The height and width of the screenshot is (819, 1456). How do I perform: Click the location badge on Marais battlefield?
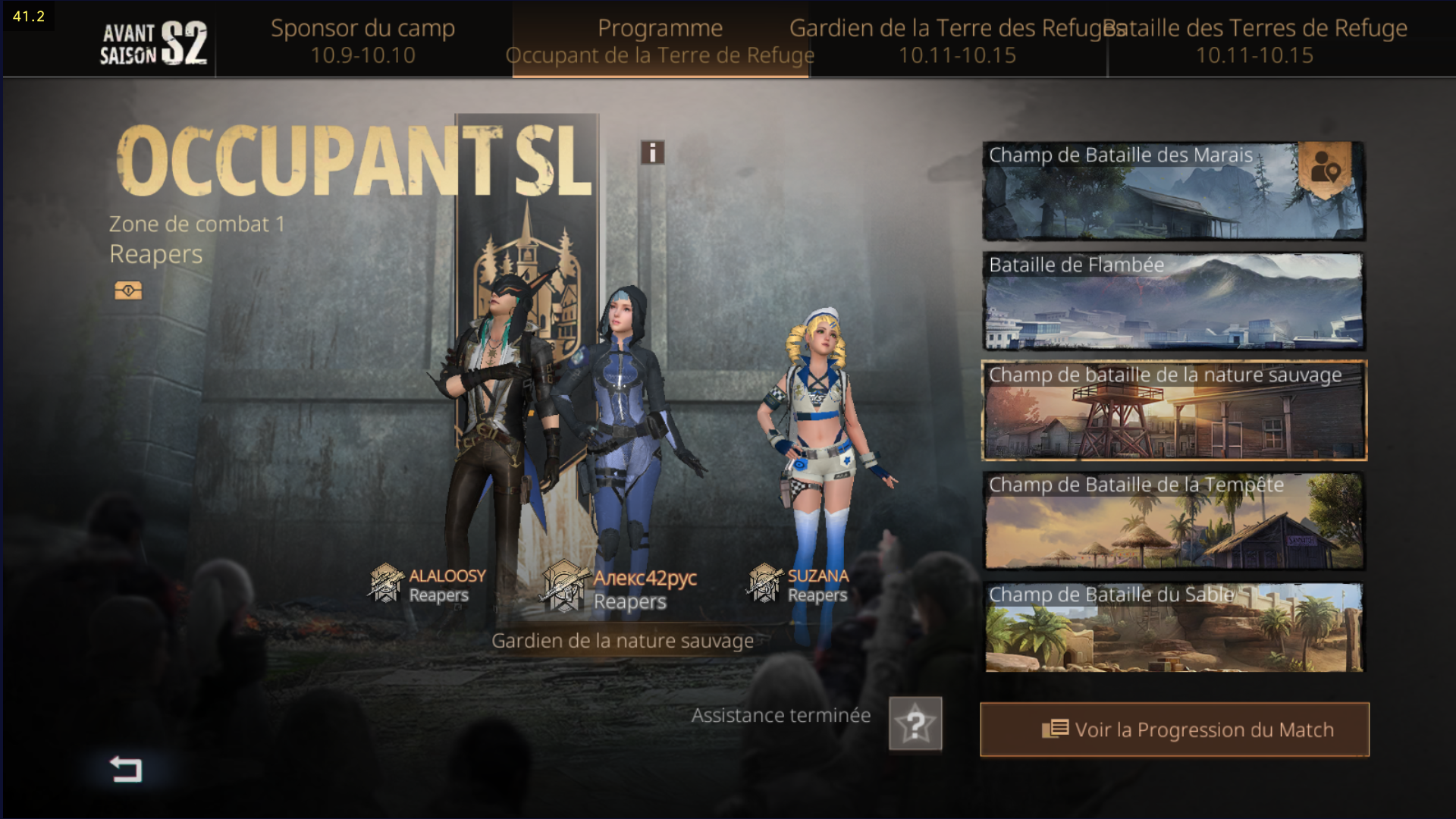(1326, 168)
